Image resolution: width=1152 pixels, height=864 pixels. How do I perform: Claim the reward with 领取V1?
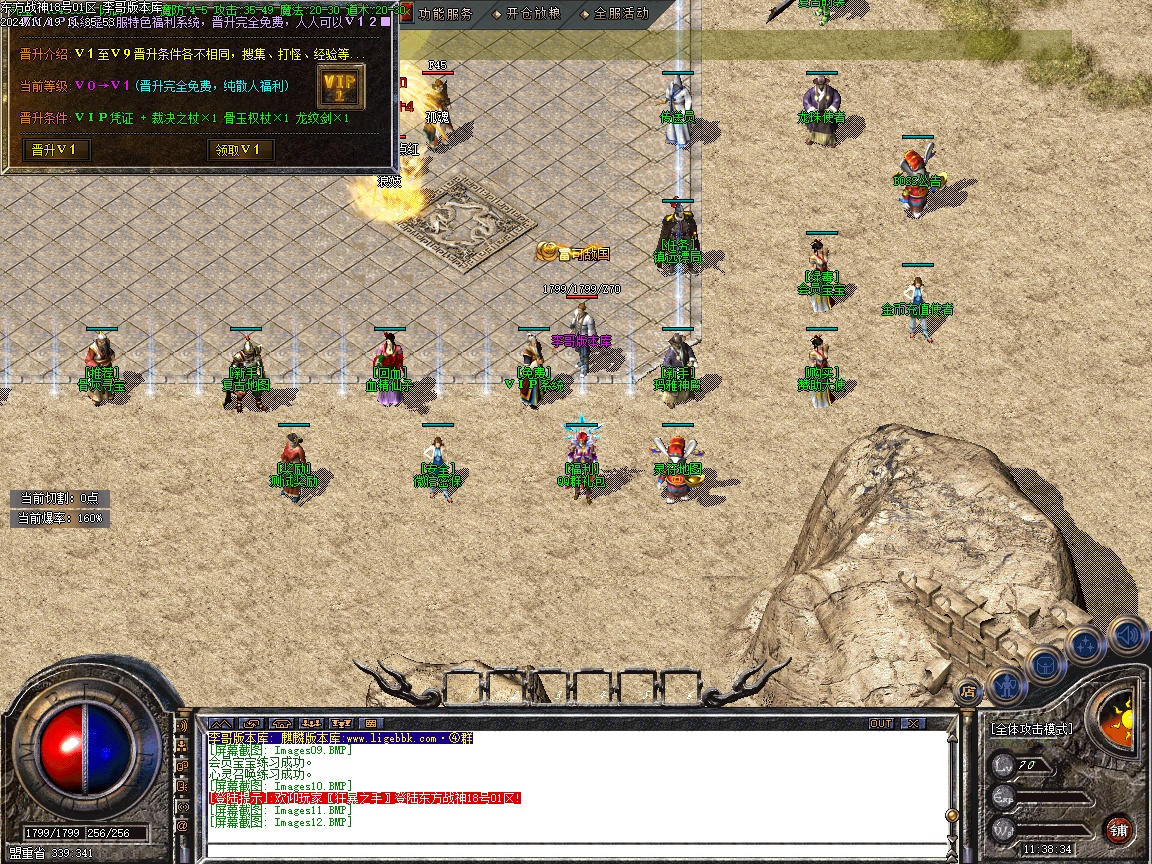240,150
